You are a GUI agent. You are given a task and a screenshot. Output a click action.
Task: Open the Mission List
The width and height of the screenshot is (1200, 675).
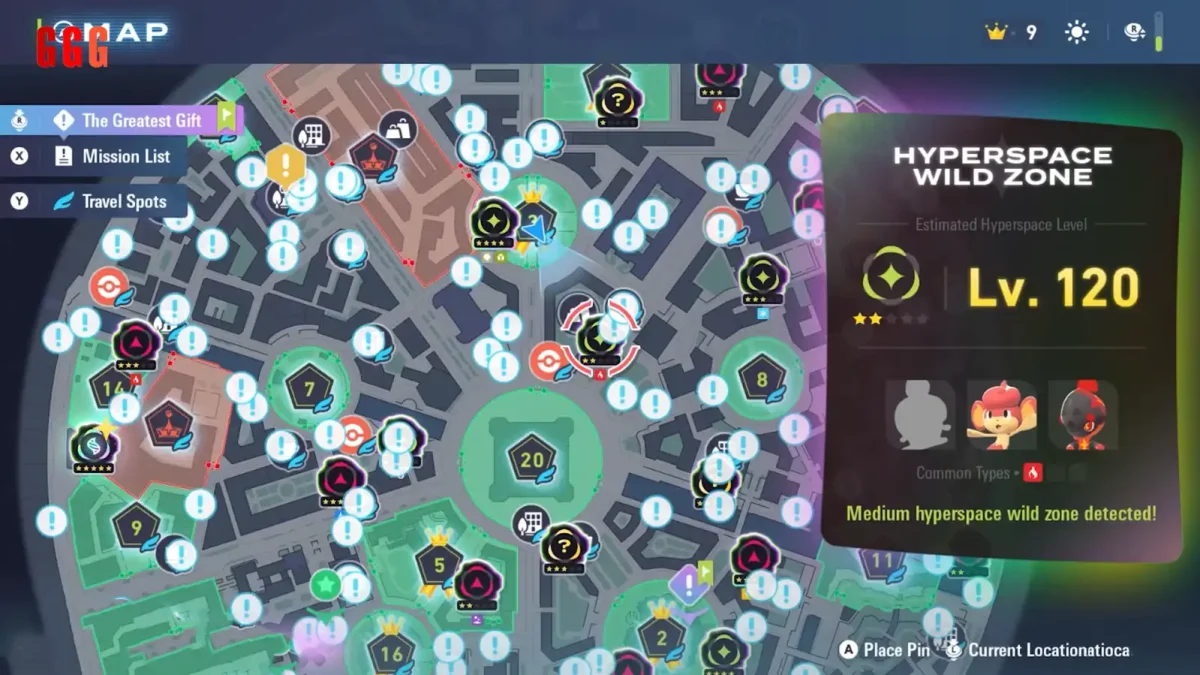tap(126, 156)
